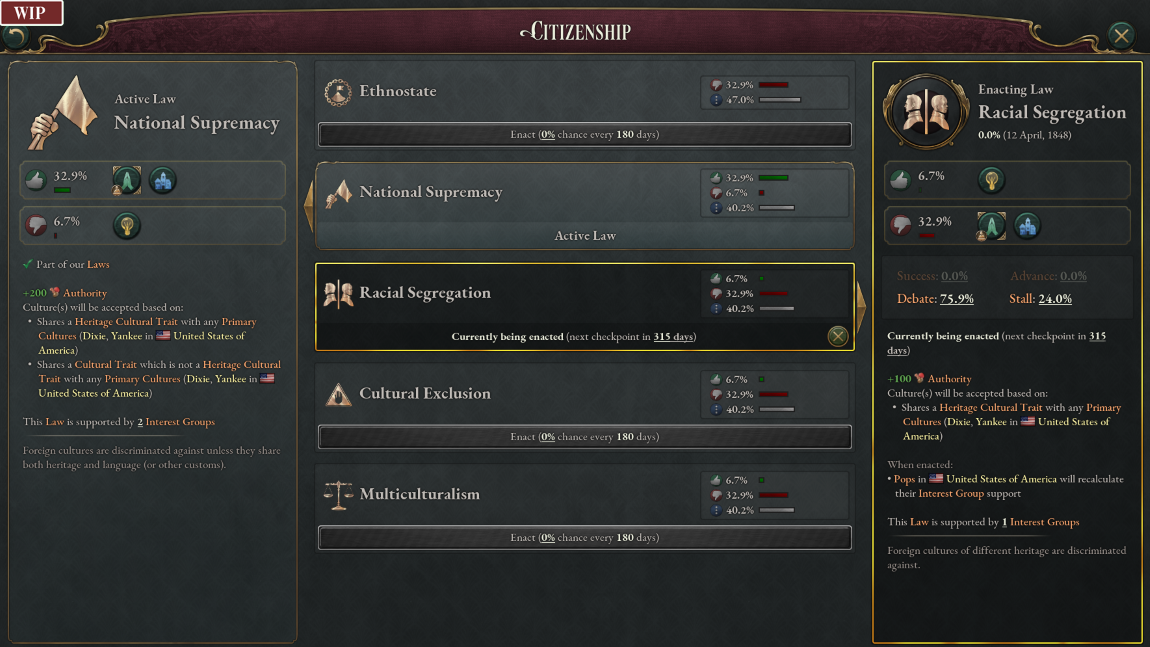Go back using the return arrow
This screenshot has width=1150, height=647.
click(16, 37)
